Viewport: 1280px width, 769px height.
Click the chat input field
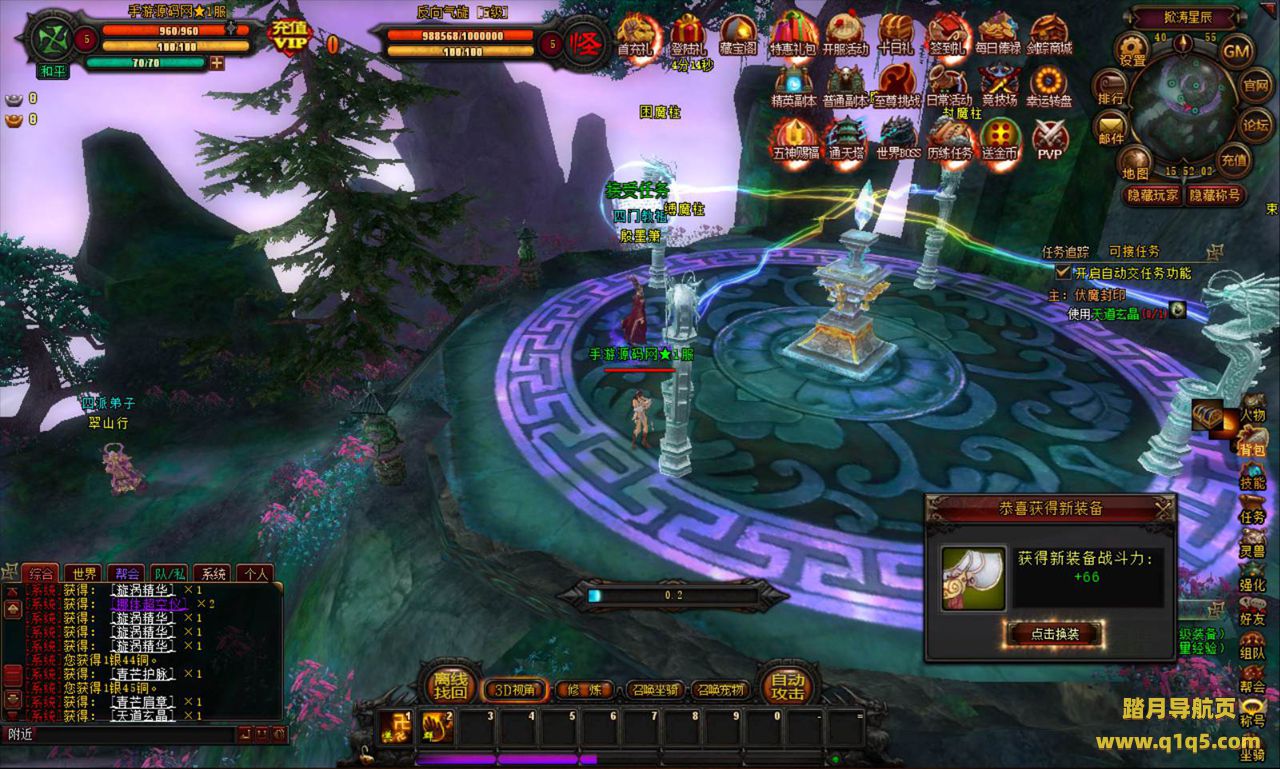click(x=120, y=734)
